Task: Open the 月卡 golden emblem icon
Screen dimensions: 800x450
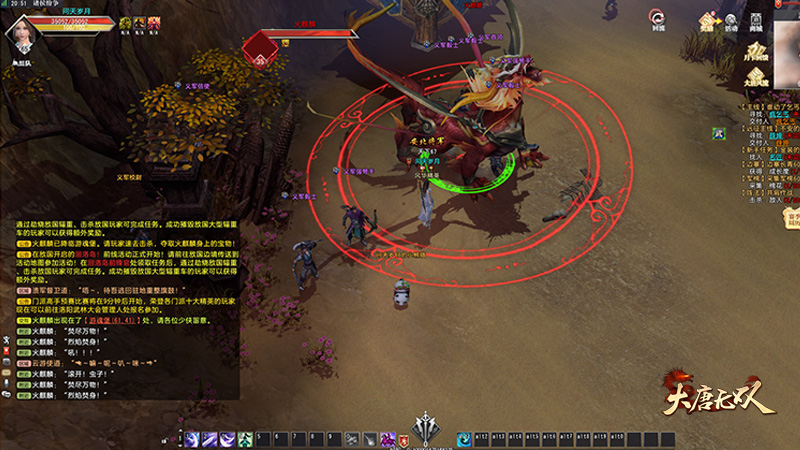Action: click(x=760, y=50)
